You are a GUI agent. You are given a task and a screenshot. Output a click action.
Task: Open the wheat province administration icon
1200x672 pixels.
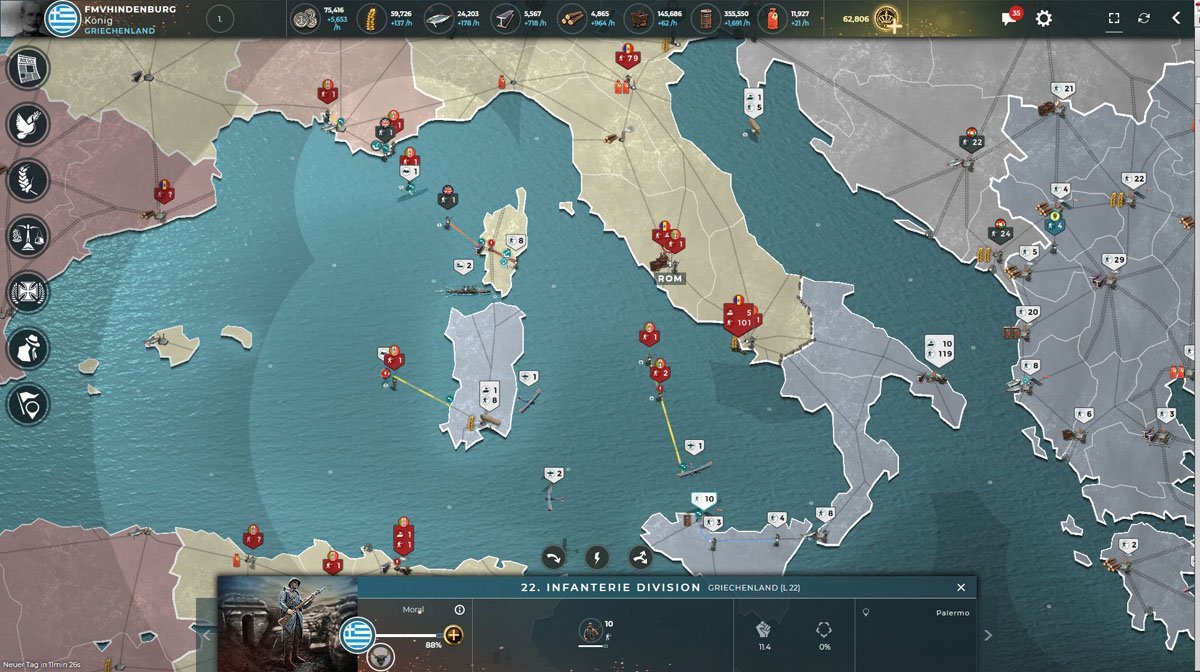(x=28, y=181)
